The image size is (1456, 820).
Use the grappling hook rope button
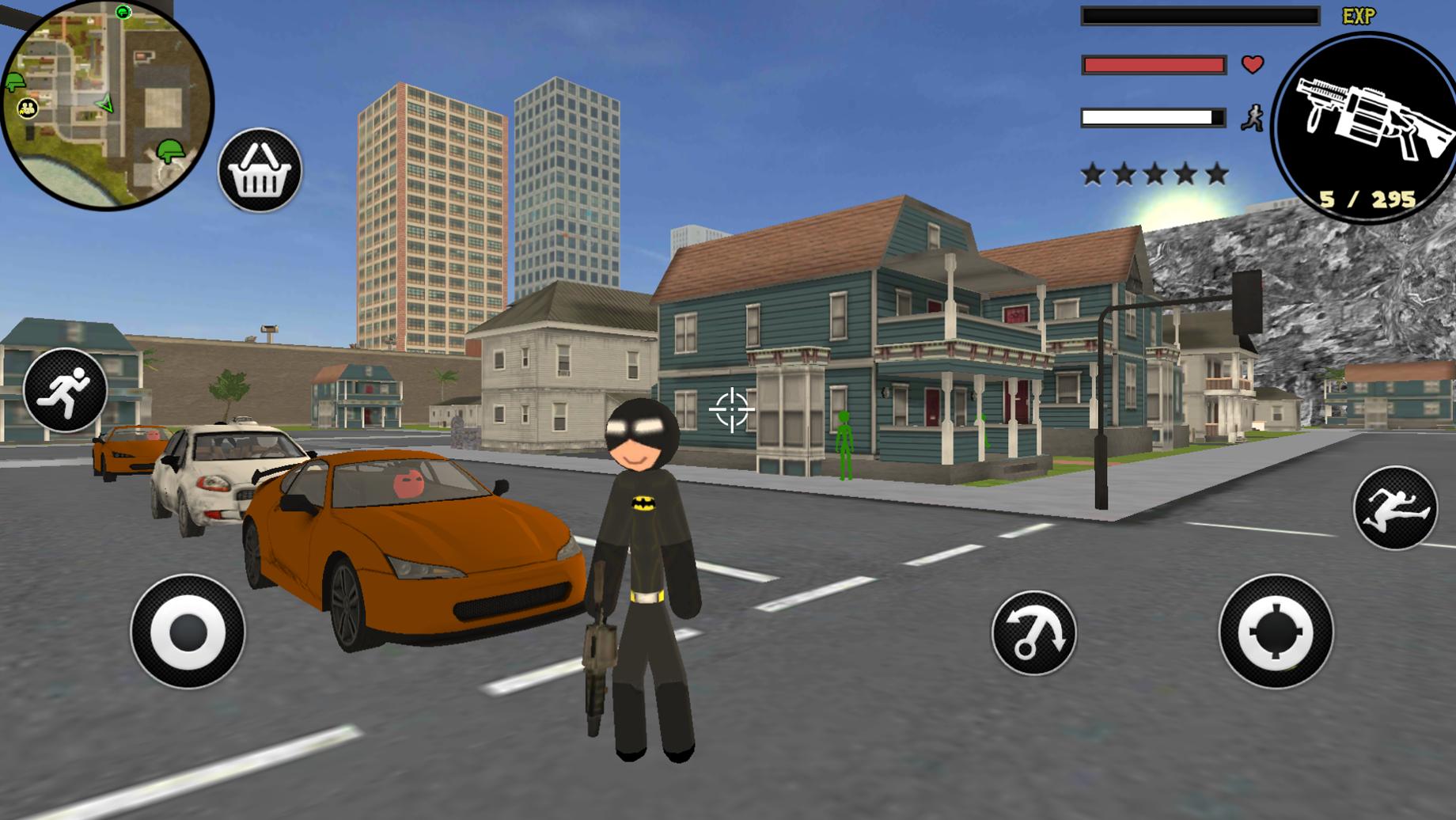pyautogui.click(x=1033, y=632)
